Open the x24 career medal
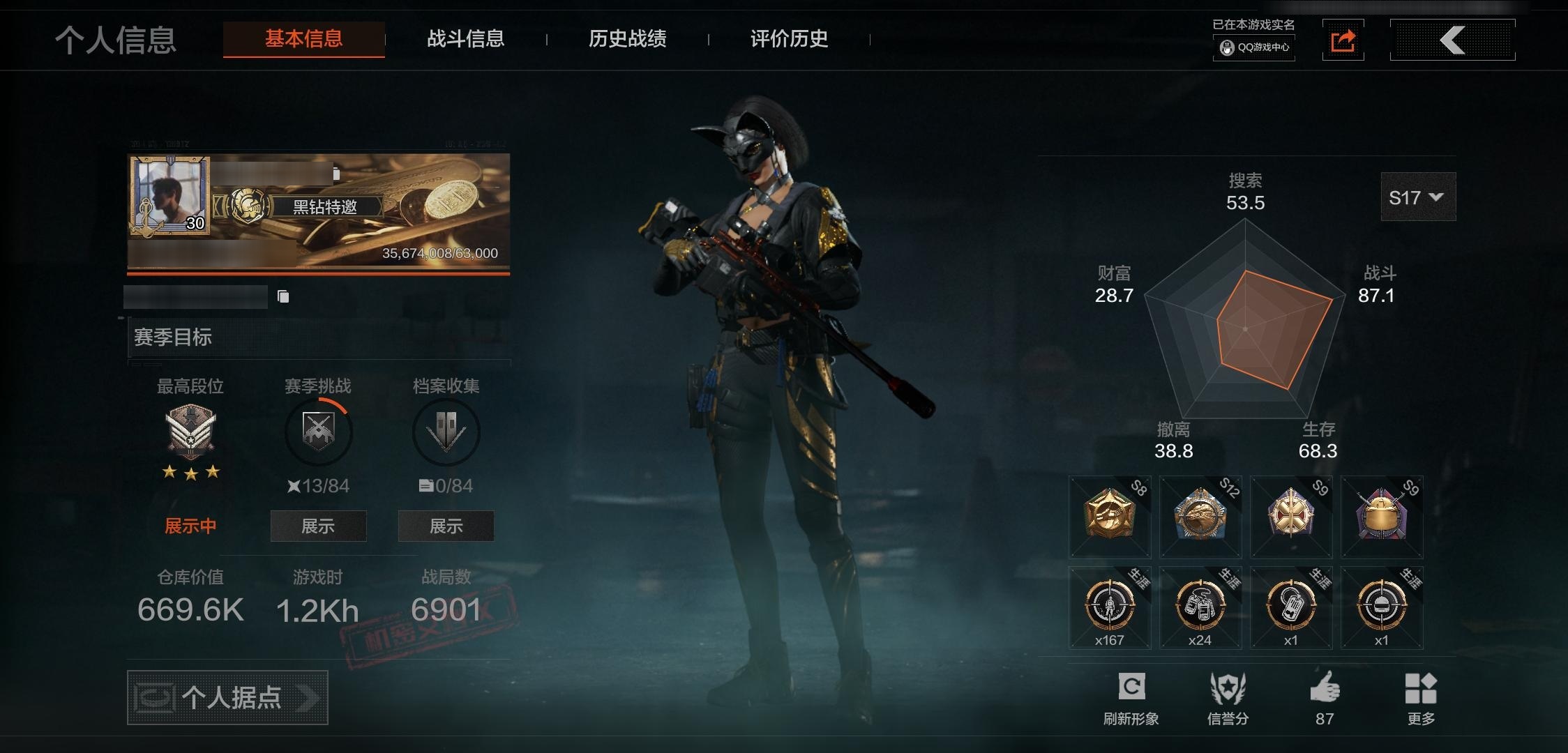Screen dimensions: 1568x753 coord(1200,608)
